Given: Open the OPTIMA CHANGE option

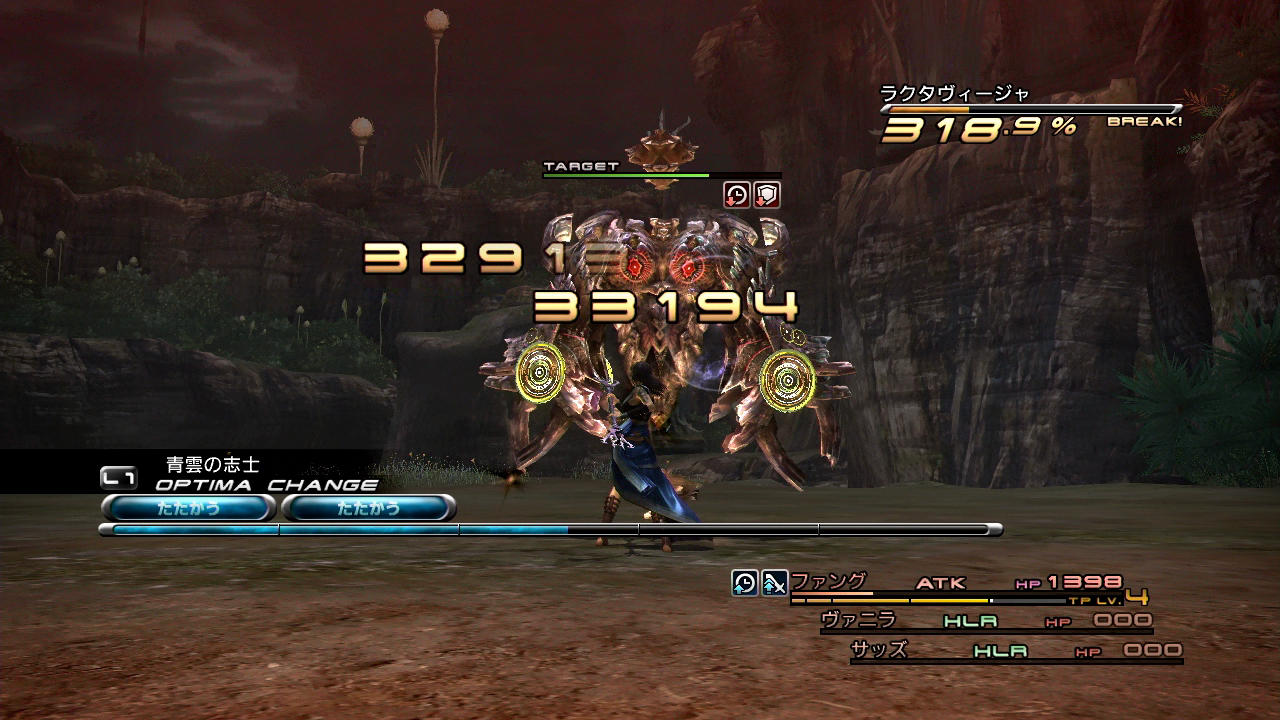Looking at the screenshot, I should click(x=265, y=485).
